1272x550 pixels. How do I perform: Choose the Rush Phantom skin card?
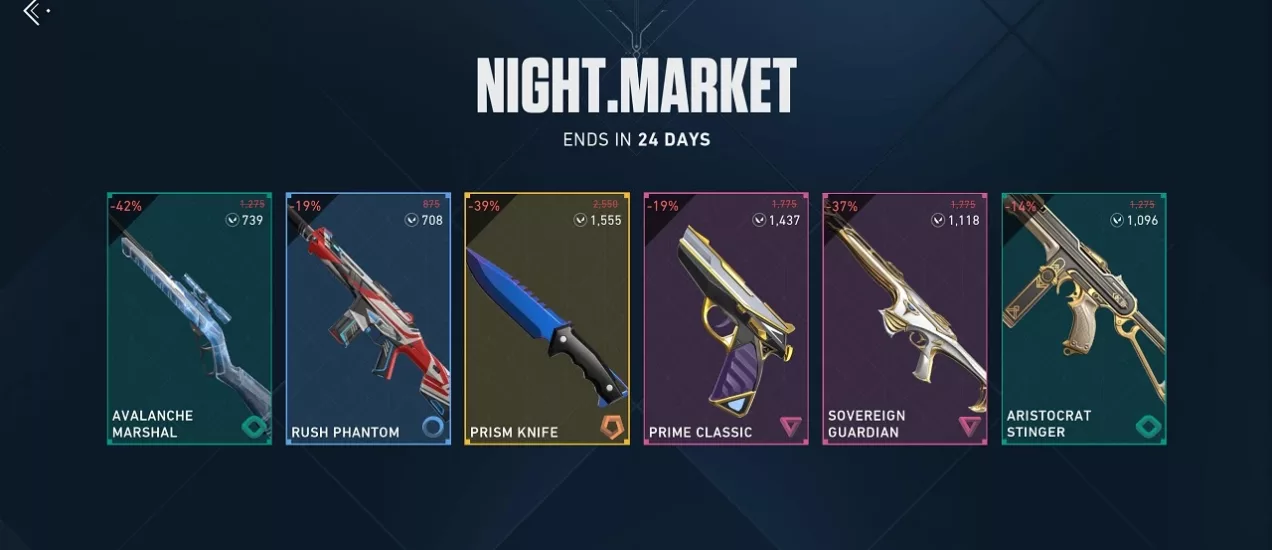coord(368,319)
